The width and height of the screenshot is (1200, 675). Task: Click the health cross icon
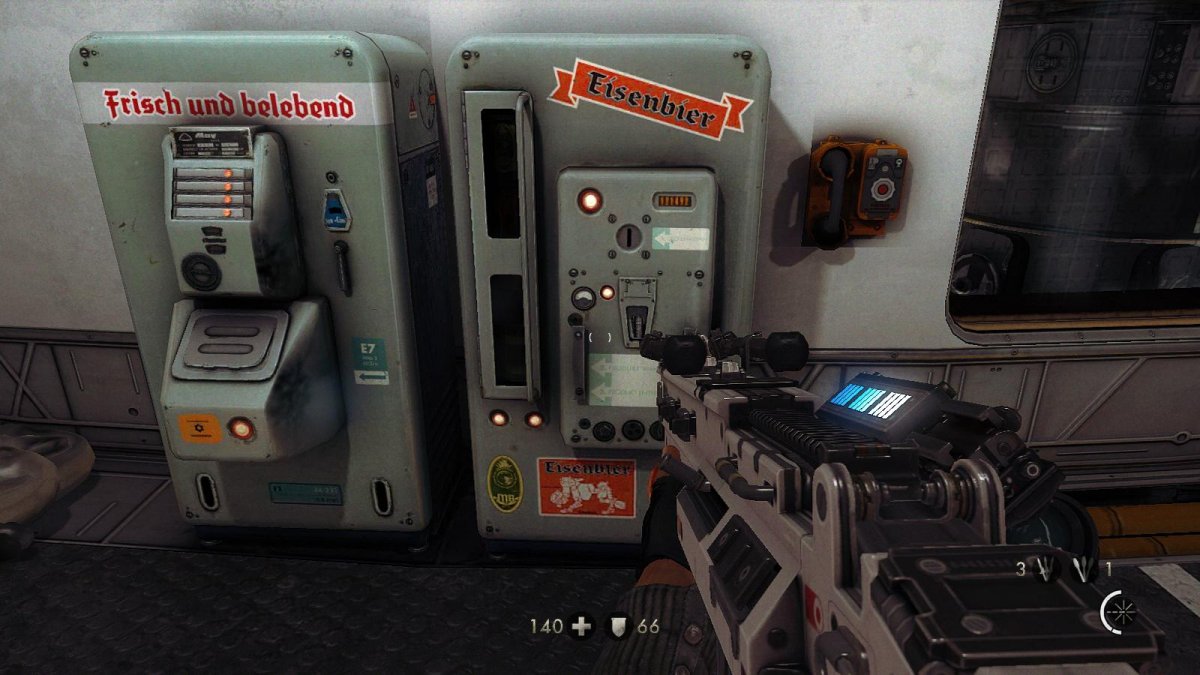click(x=580, y=627)
